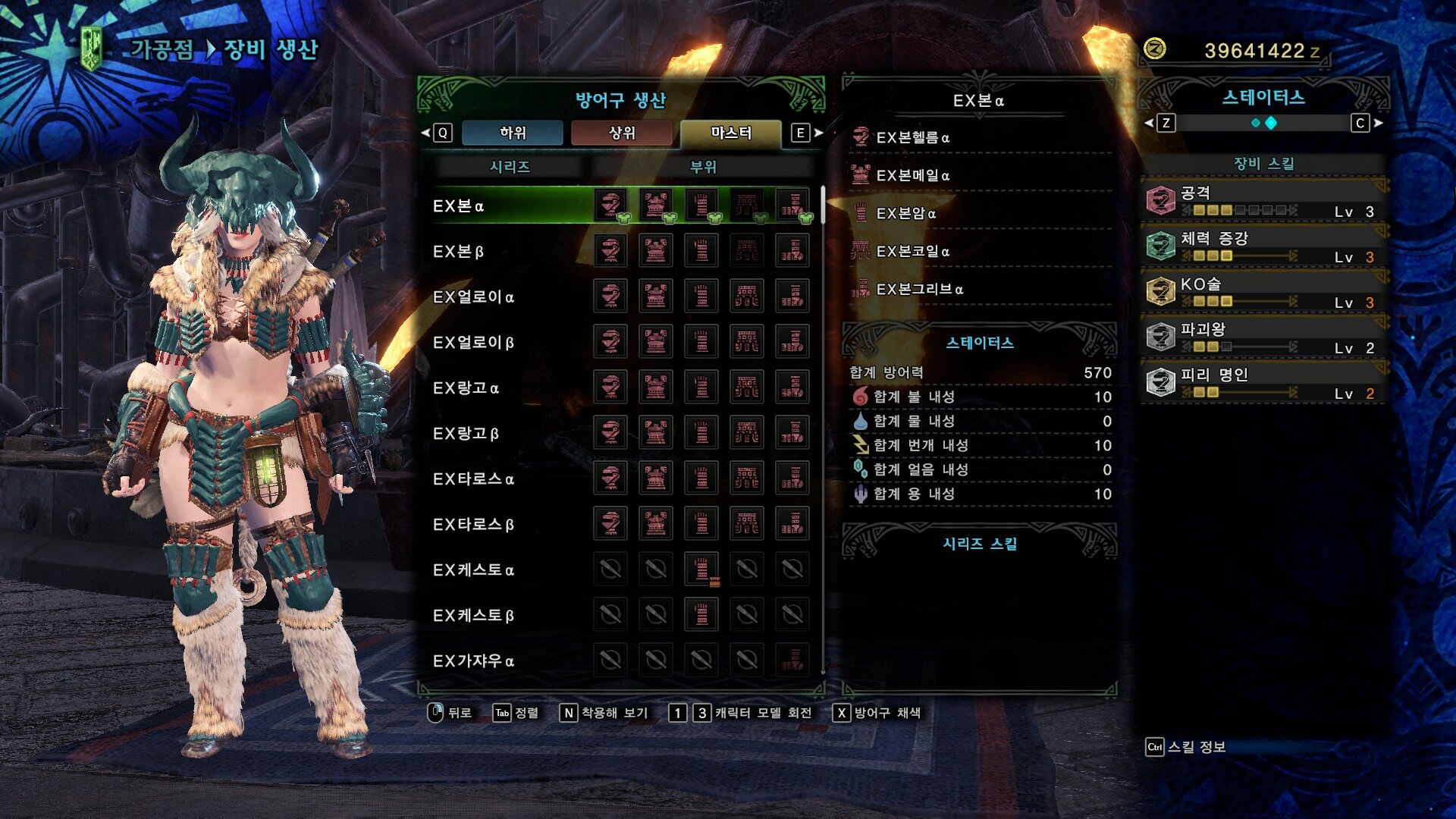1456x819 pixels.
Task: Select the EX케스토α armor series
Action: pyautogui.click(x=473, y=570)
